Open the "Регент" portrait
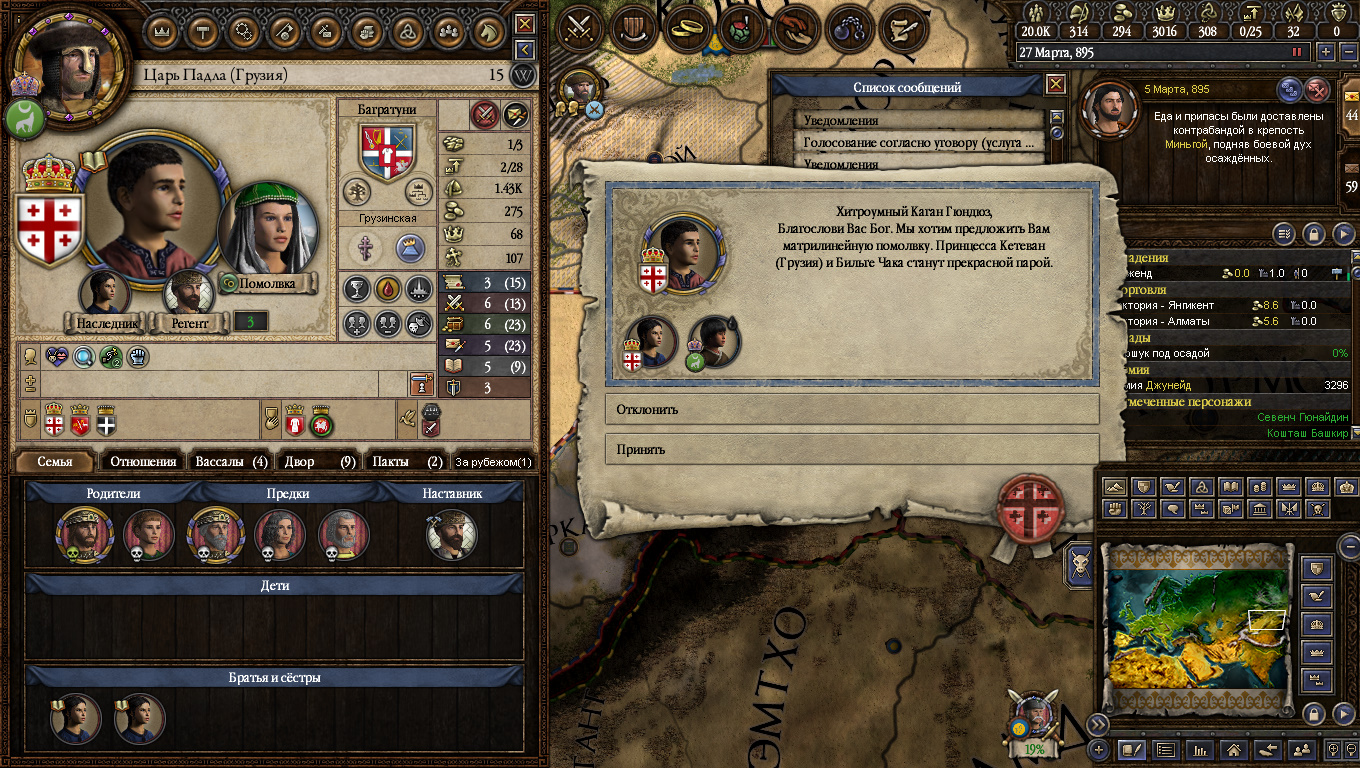This screenshot has width=1360, height=768. (189, 293)
